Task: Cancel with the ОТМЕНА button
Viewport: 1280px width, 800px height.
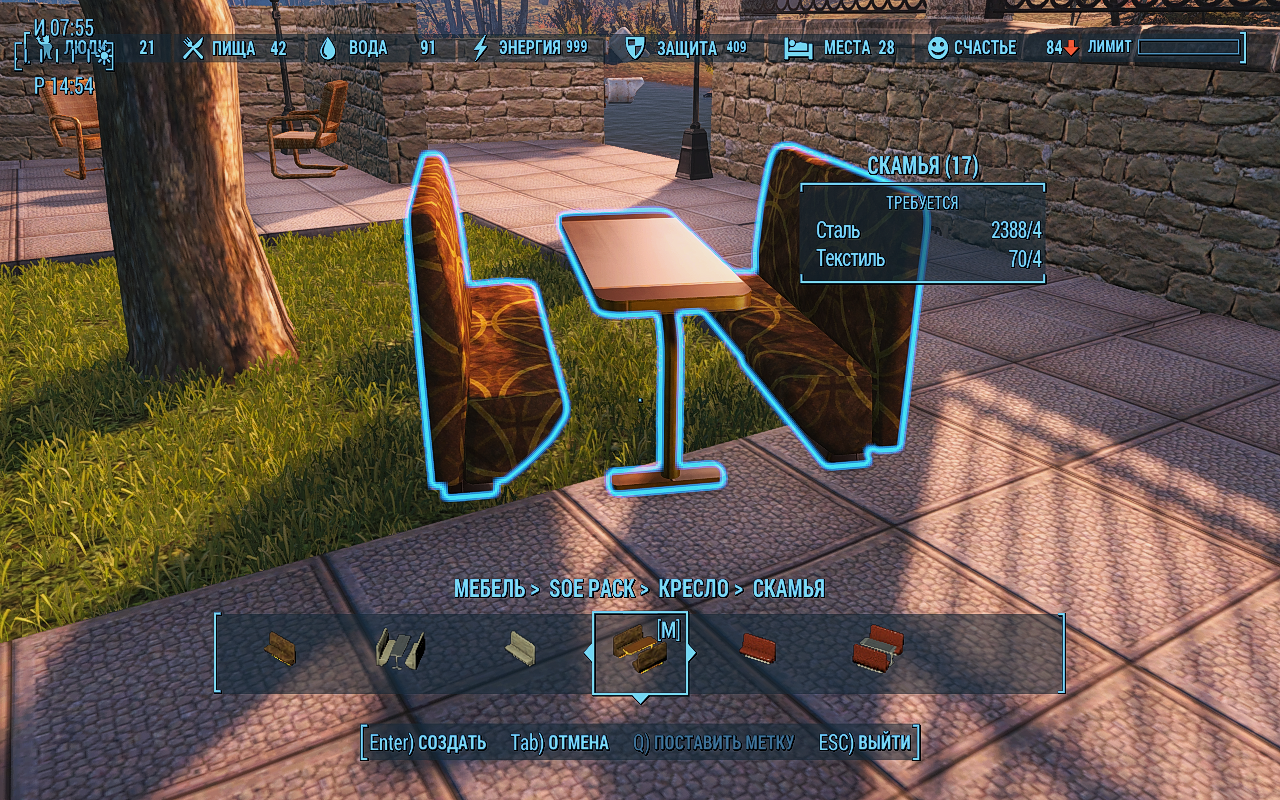Action: click(x=559, y=743)
